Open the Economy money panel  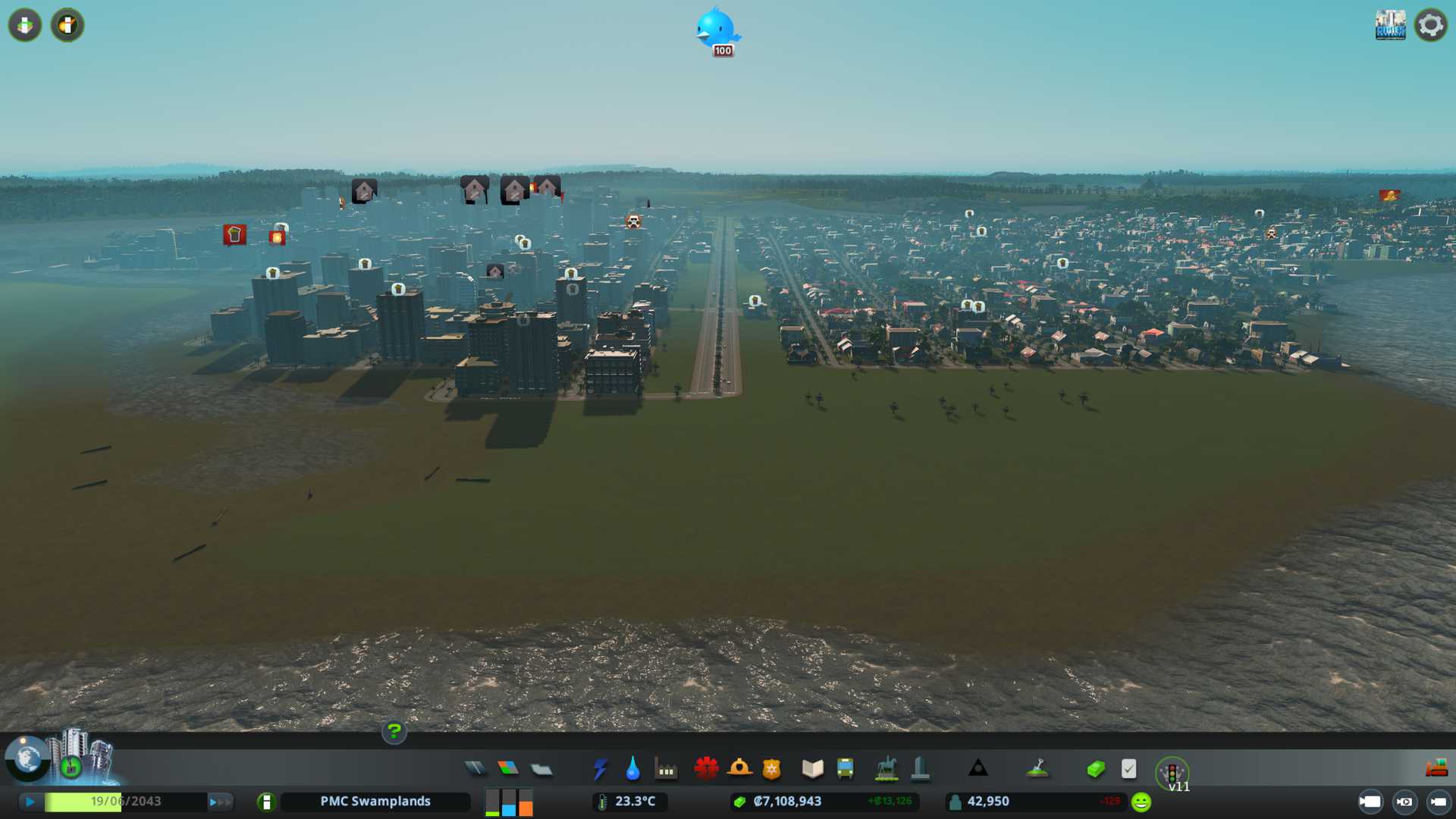click(x=1096, y=769)
